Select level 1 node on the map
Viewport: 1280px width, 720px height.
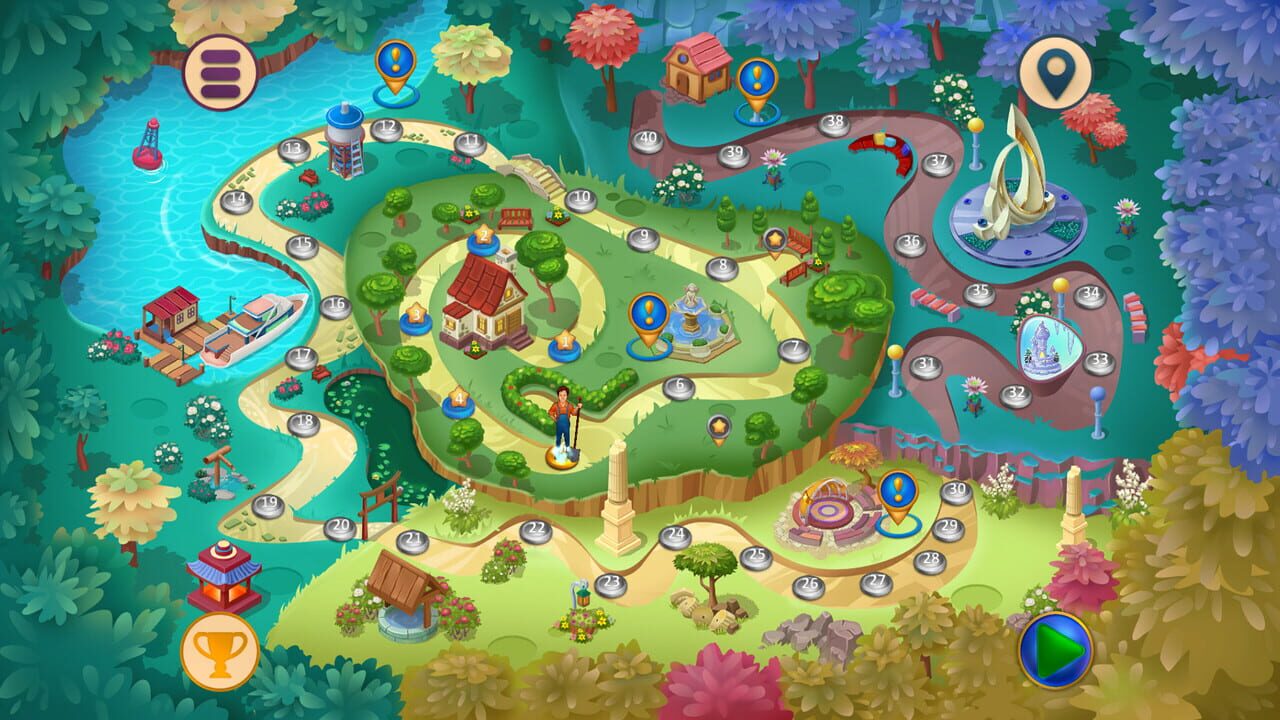click(x=564, y=342)
